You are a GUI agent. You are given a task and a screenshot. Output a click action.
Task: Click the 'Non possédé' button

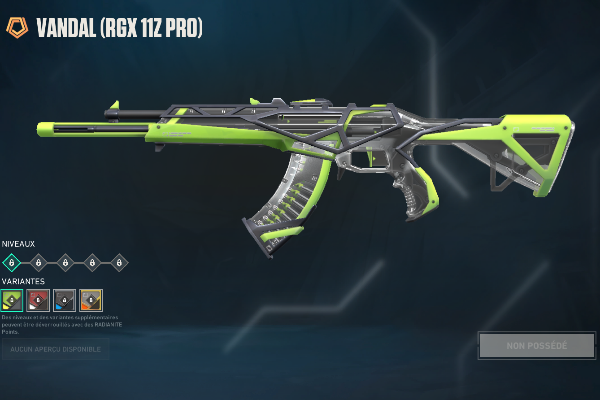(x=535, y=346)
